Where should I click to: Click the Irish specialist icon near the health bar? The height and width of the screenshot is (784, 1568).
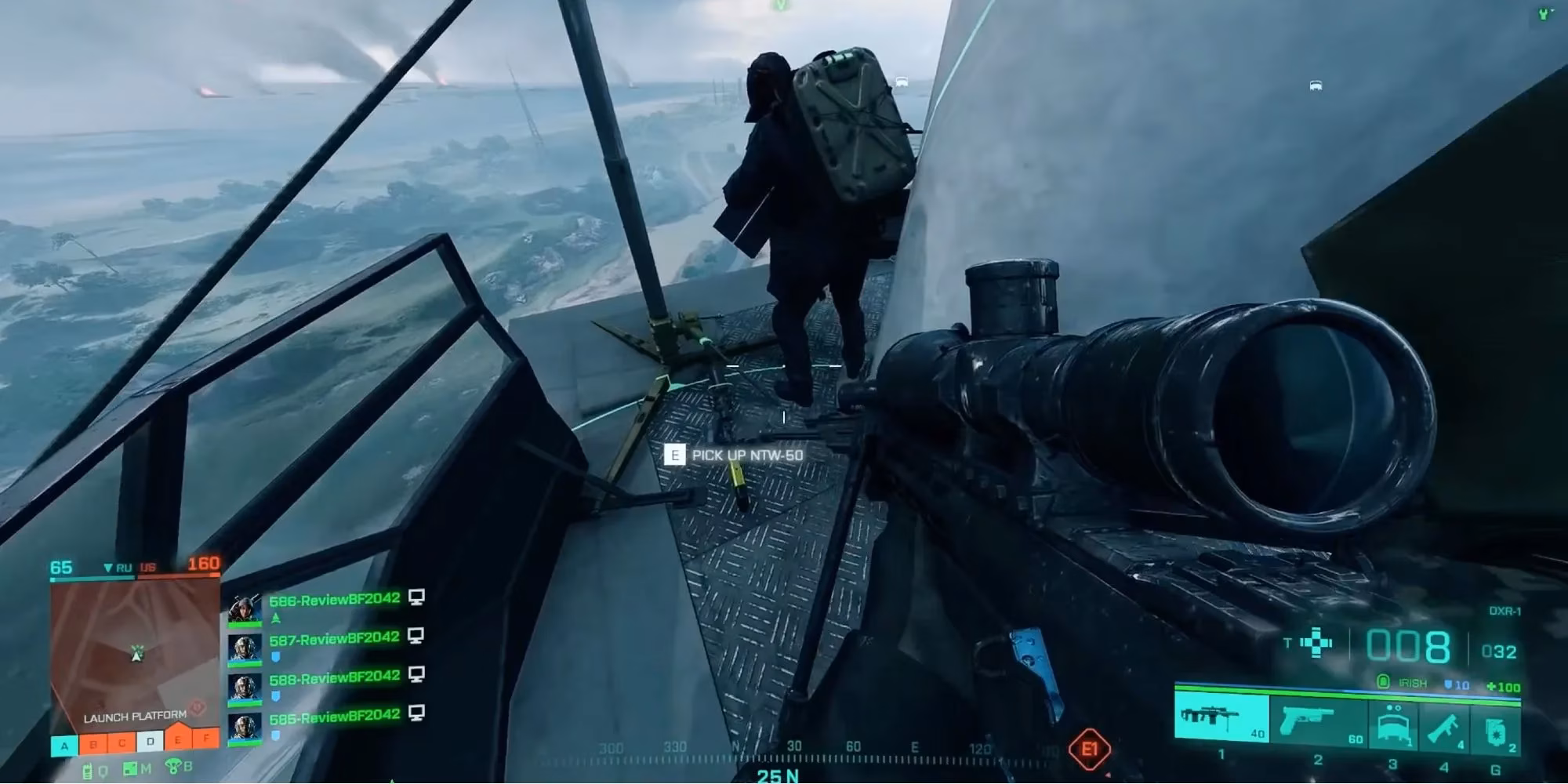coord(1384,682)
